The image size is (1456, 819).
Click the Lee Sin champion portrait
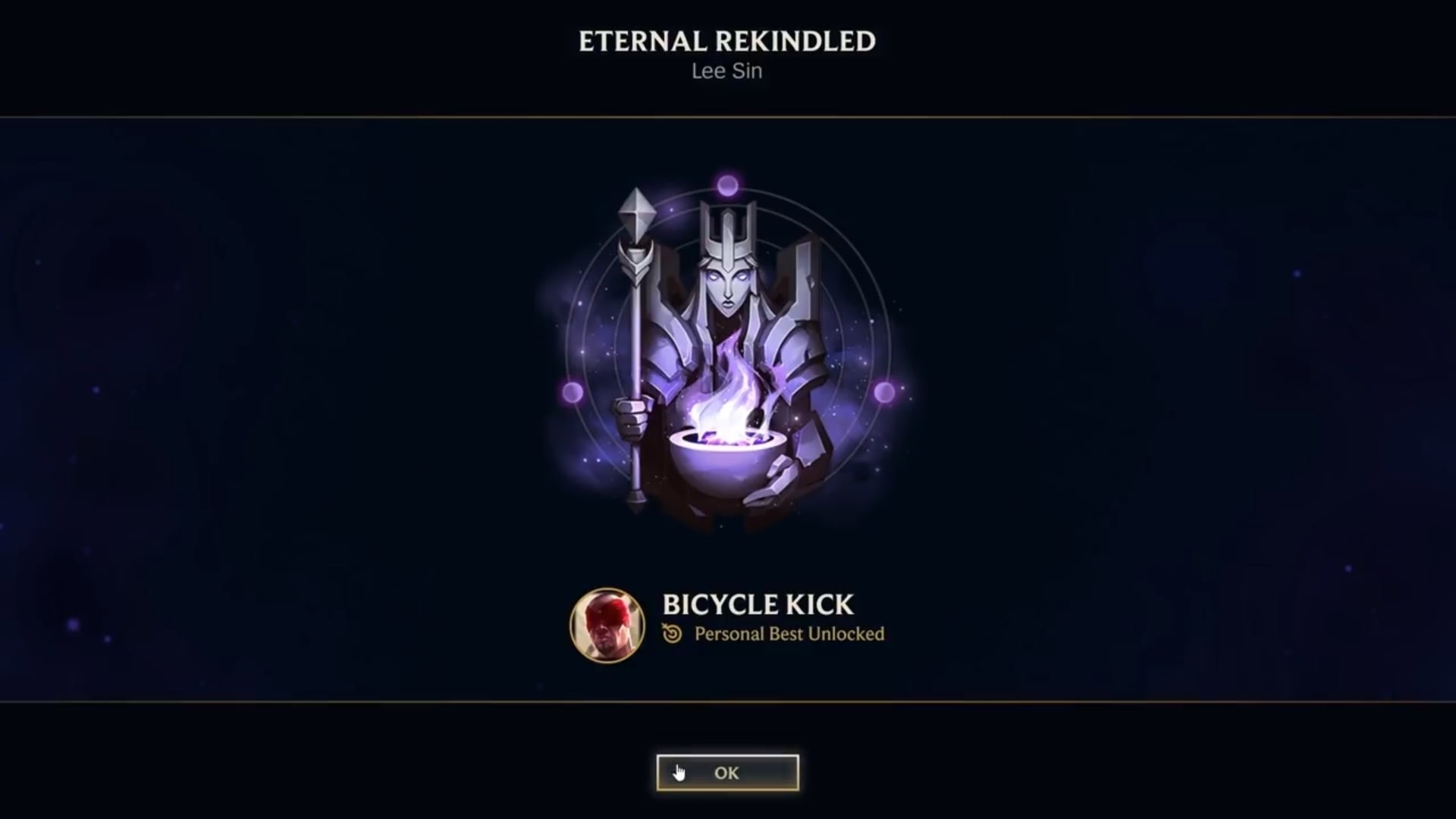point(606,626)
